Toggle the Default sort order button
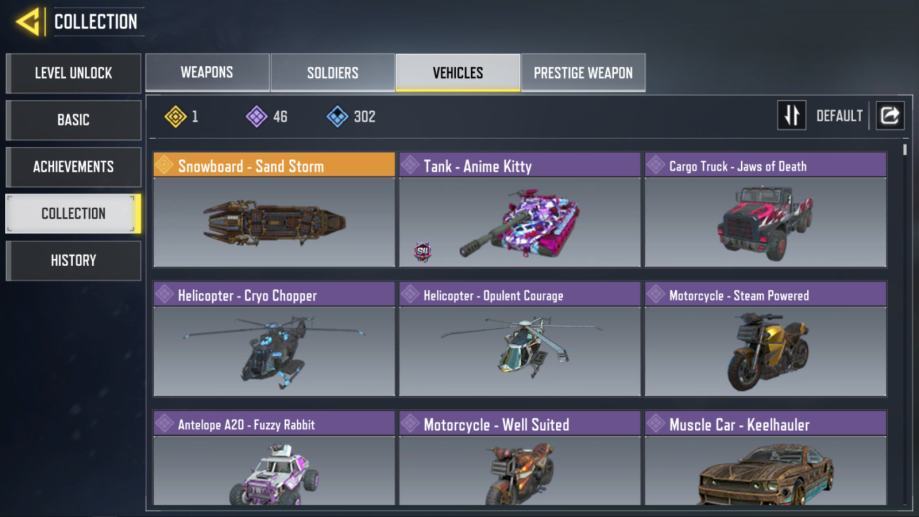 (x=792, y=116)
